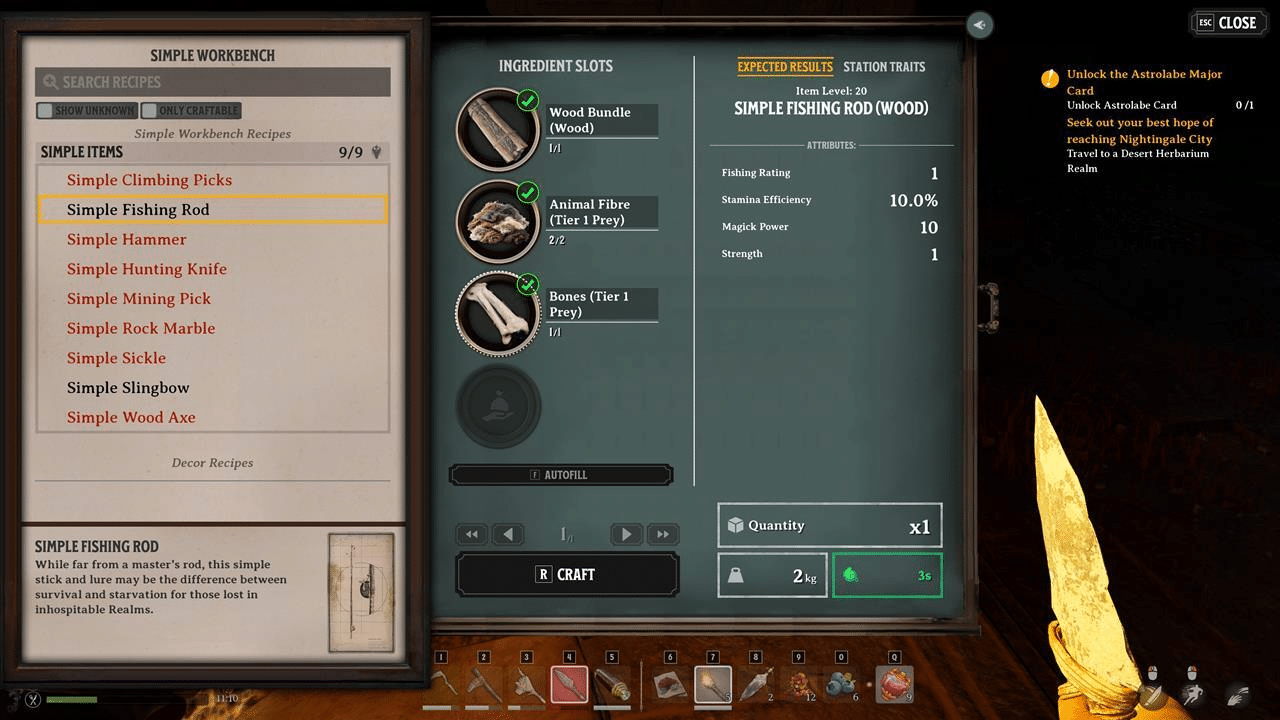Screen dimensions: 1280x720
Task: Expand the Decor Recipes section
Action: 212,462
